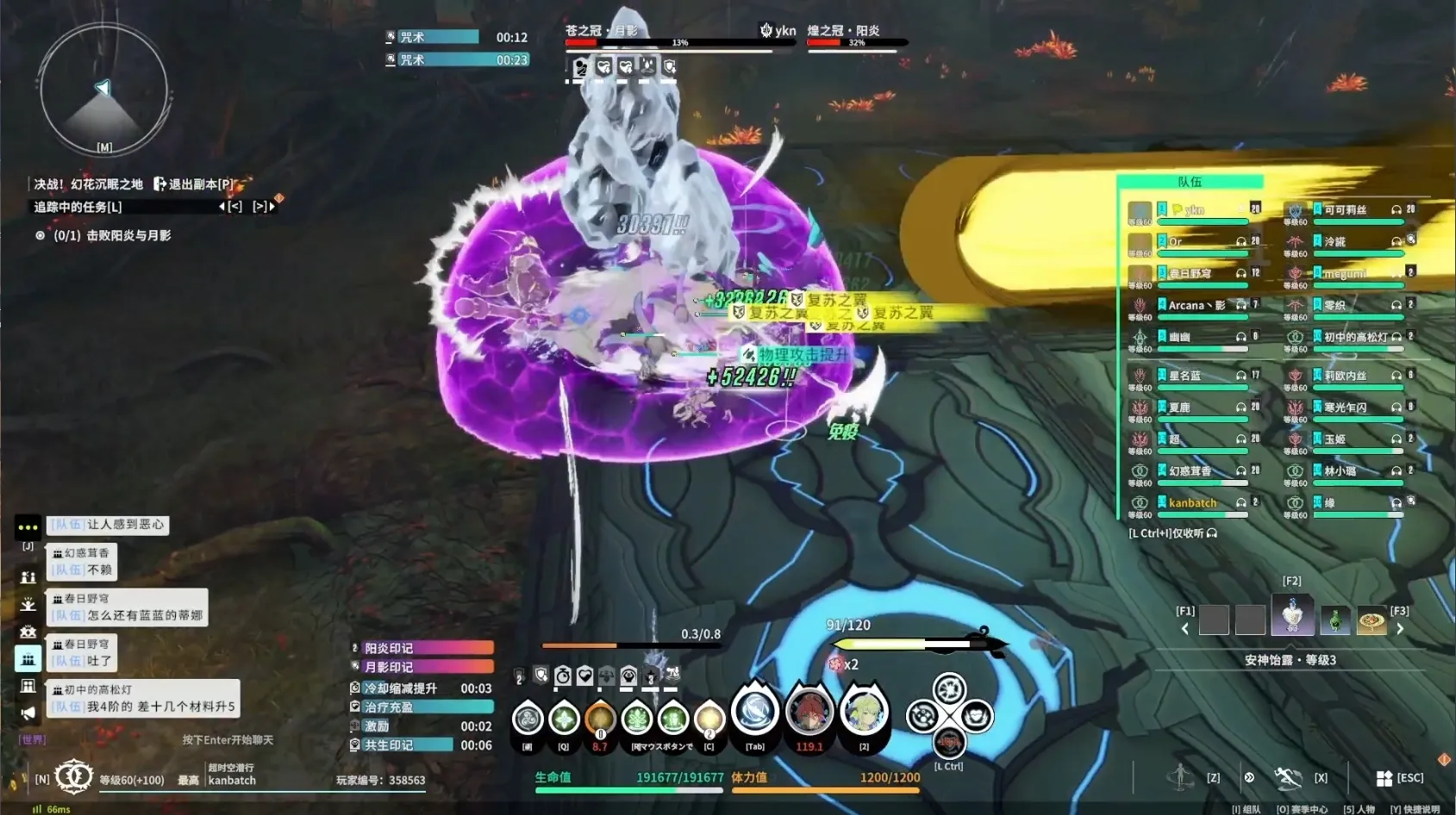Go to the next tracked quest

(x=263, y=207)
